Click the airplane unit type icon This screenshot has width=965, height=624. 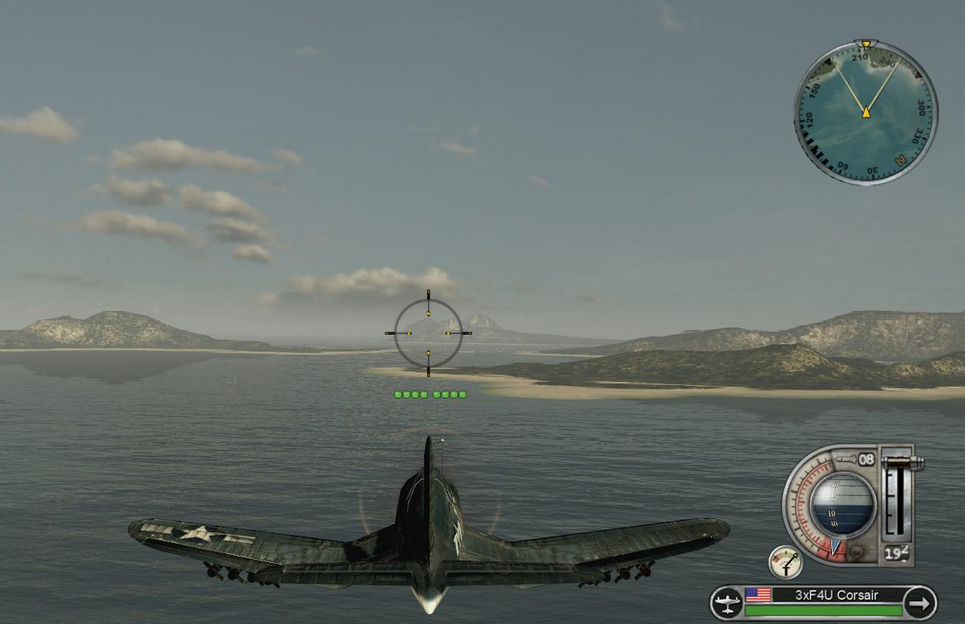click(726, 603)
